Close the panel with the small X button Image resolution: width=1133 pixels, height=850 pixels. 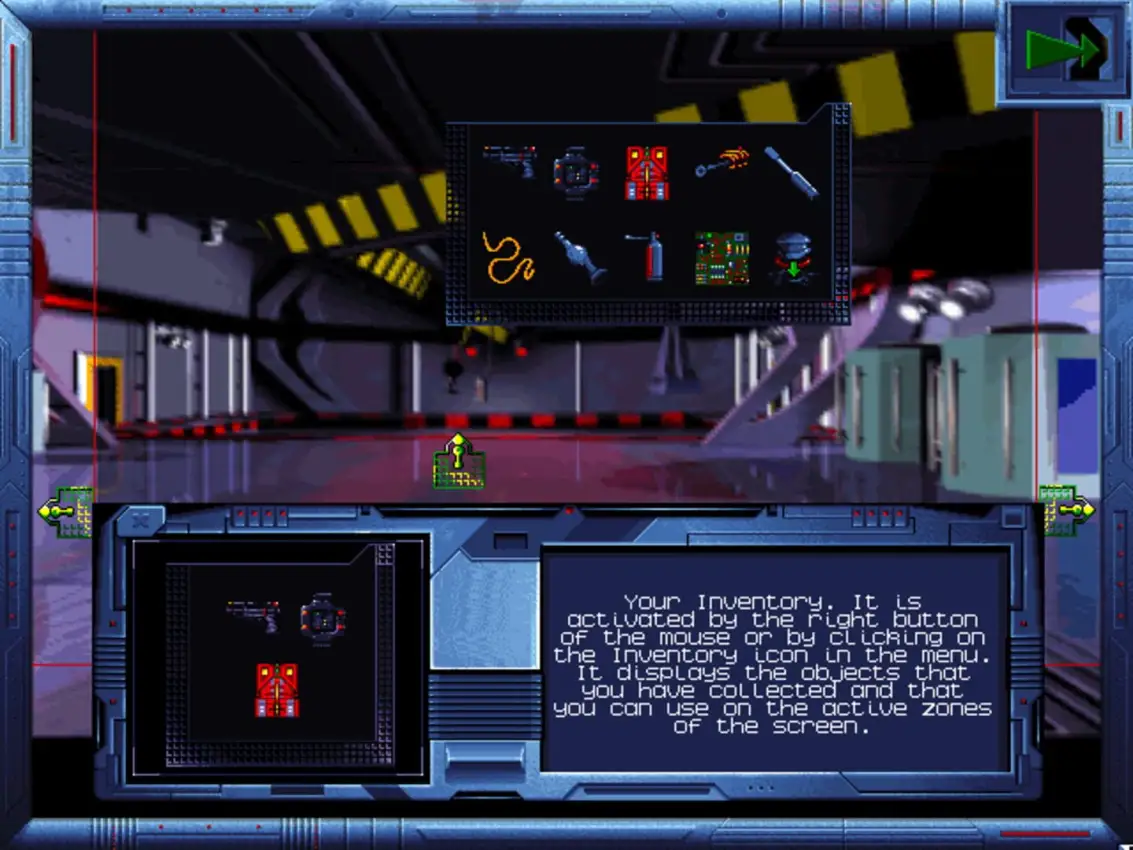click(x=140, y=520)
